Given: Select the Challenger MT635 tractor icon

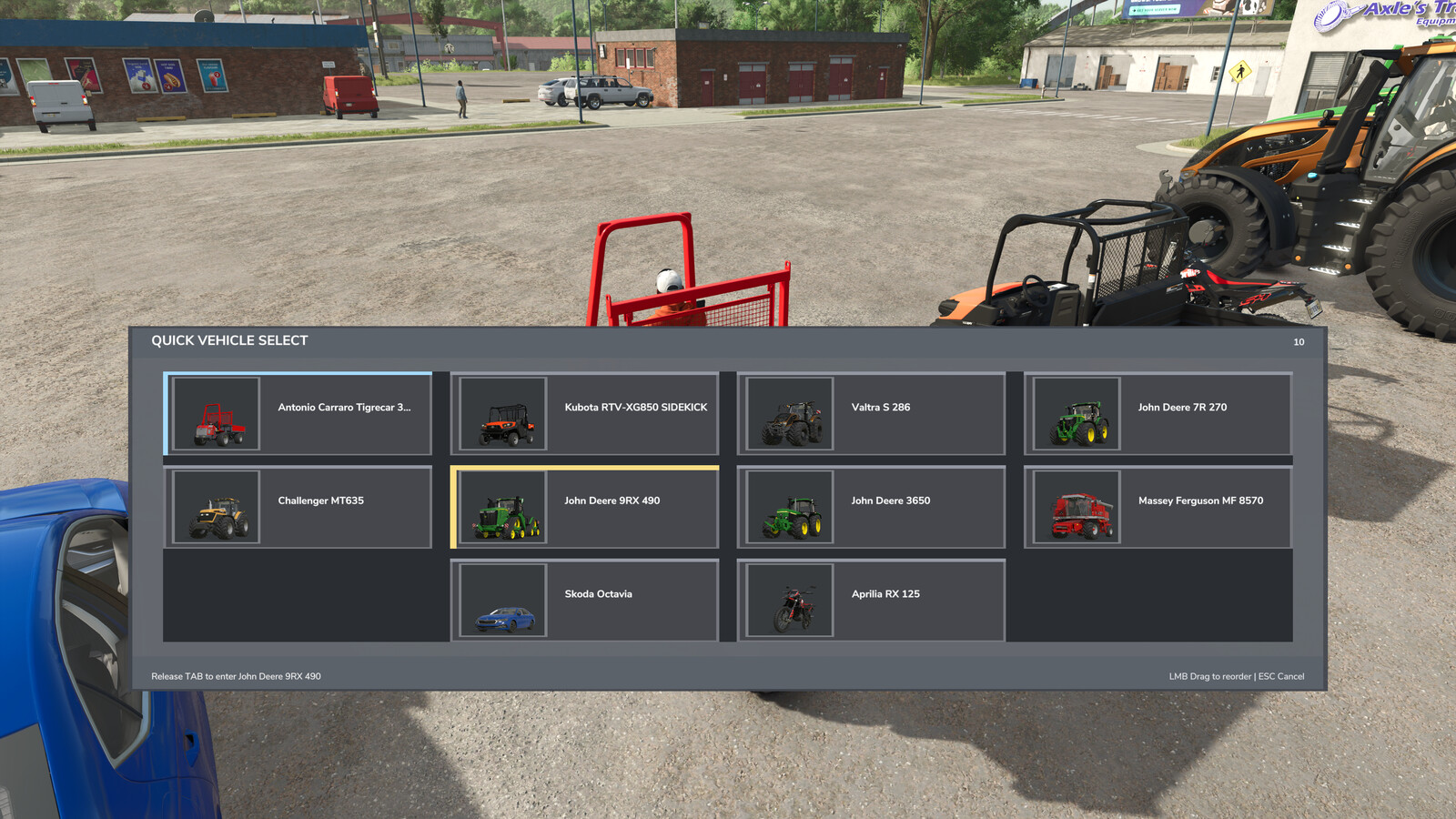Looking at the screenshot, I should tap(217, 507).
